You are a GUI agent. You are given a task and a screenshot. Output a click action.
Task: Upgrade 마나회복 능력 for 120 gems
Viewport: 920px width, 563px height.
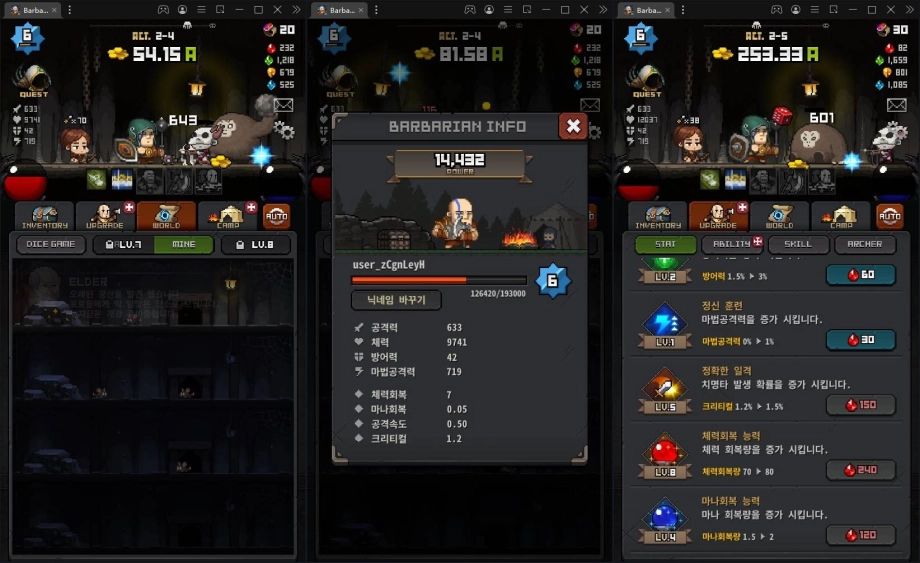point(860,535)
